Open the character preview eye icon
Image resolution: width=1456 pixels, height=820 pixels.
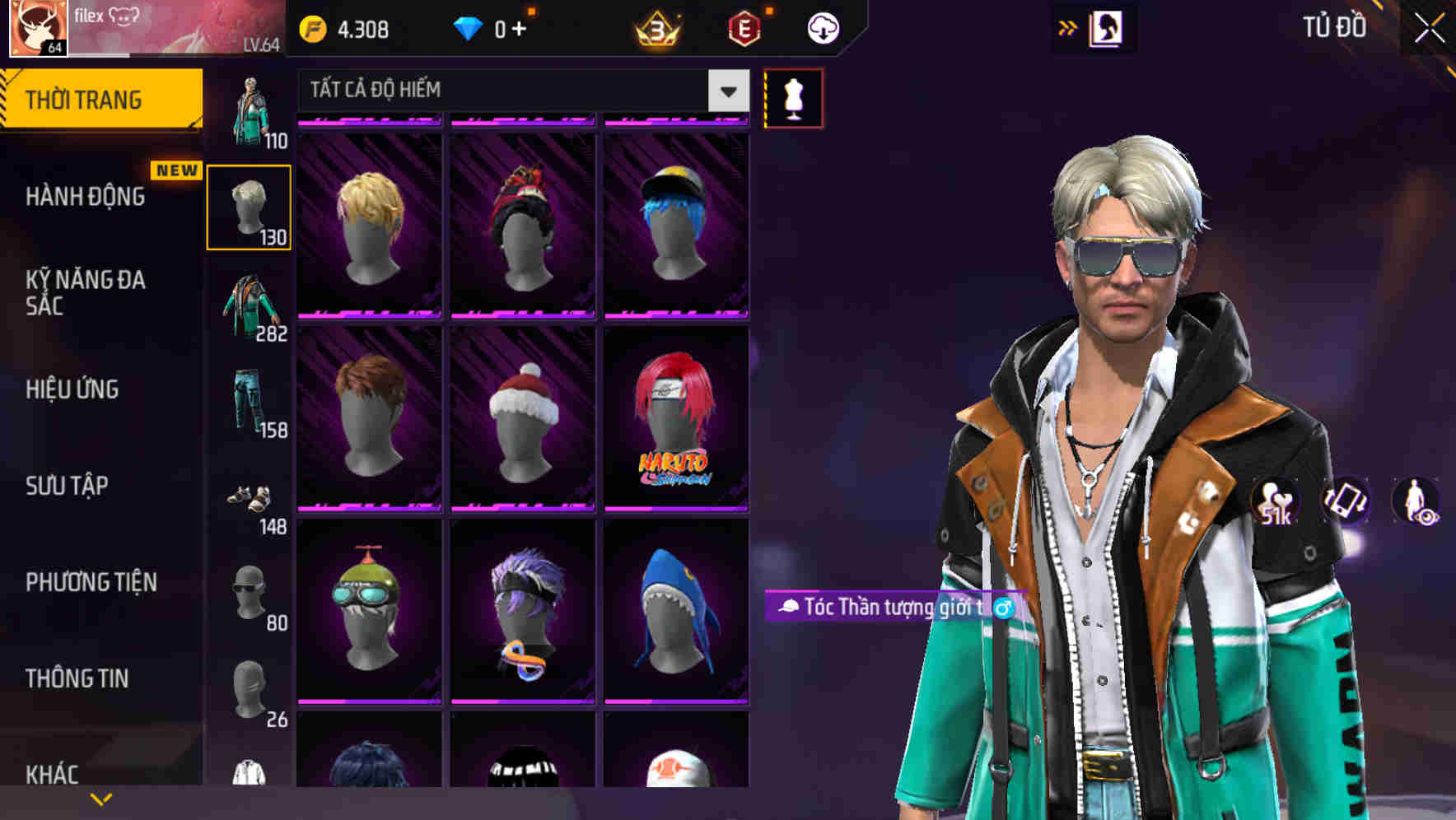tap(1417, 503)
